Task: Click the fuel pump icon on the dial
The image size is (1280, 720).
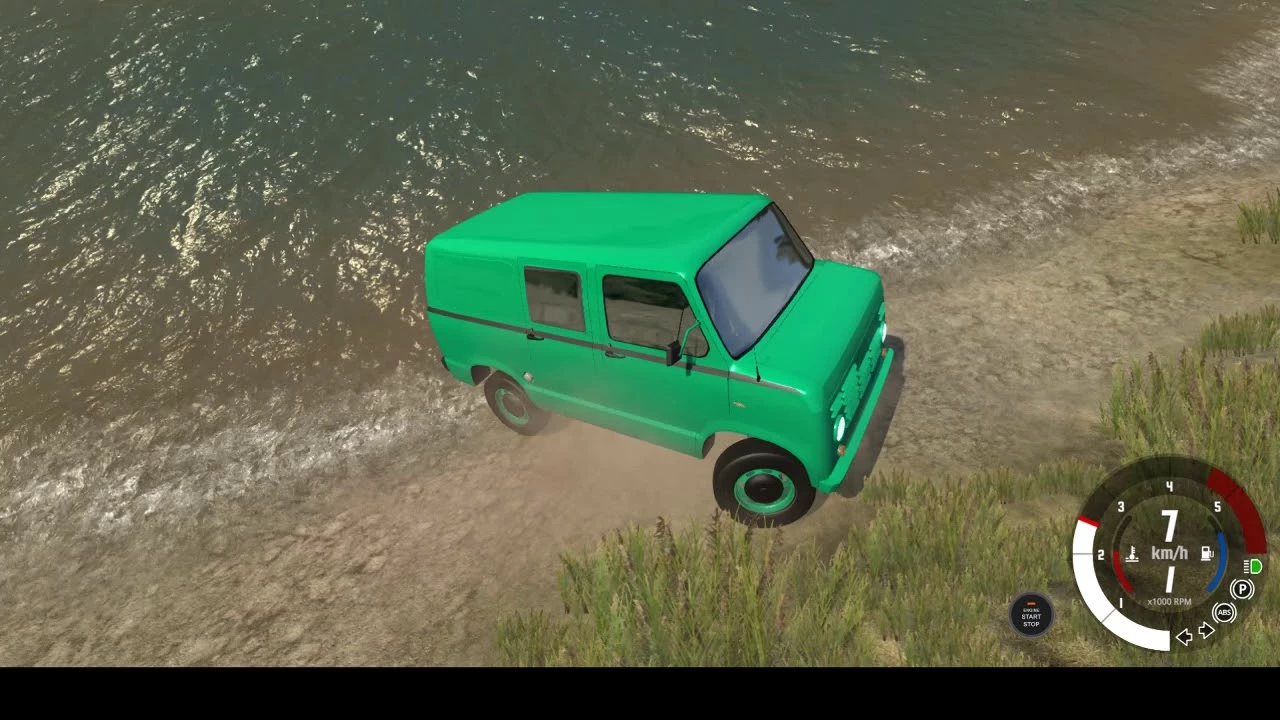Action: click(1207, 553)
